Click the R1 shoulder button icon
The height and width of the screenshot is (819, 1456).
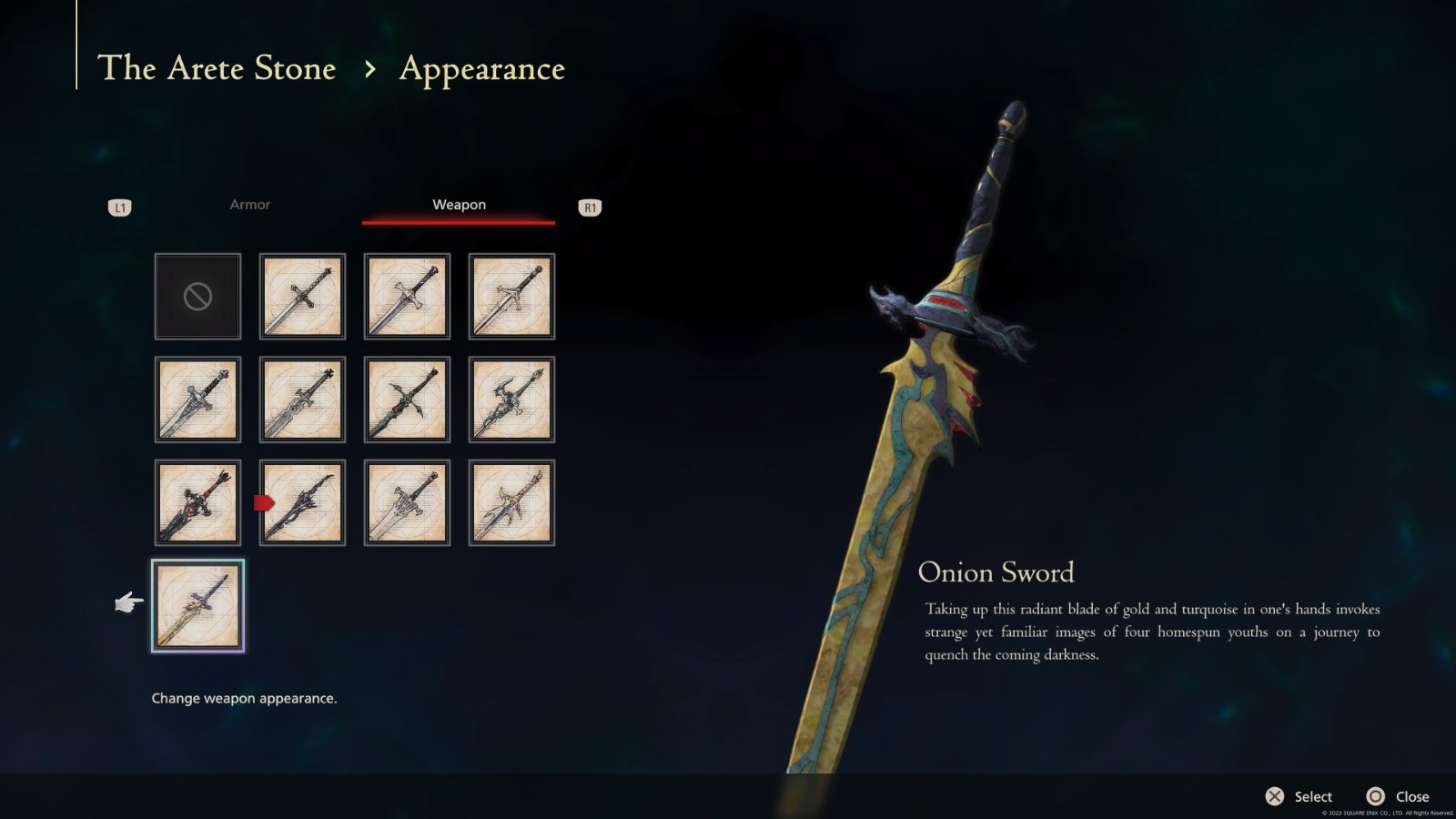click(589, 207)
